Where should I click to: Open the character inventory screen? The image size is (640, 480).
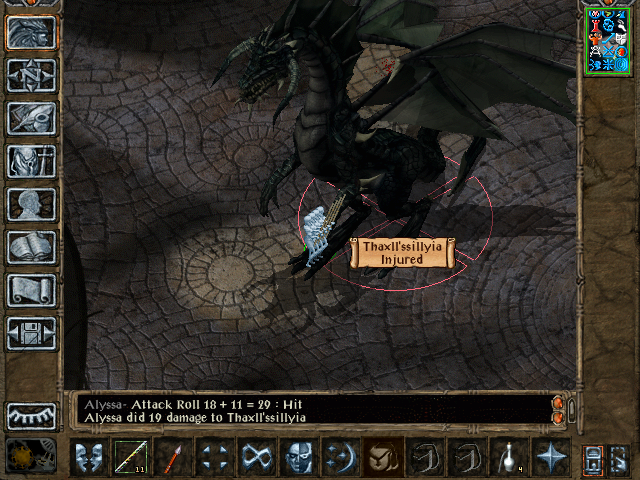(x=32, y=161)
